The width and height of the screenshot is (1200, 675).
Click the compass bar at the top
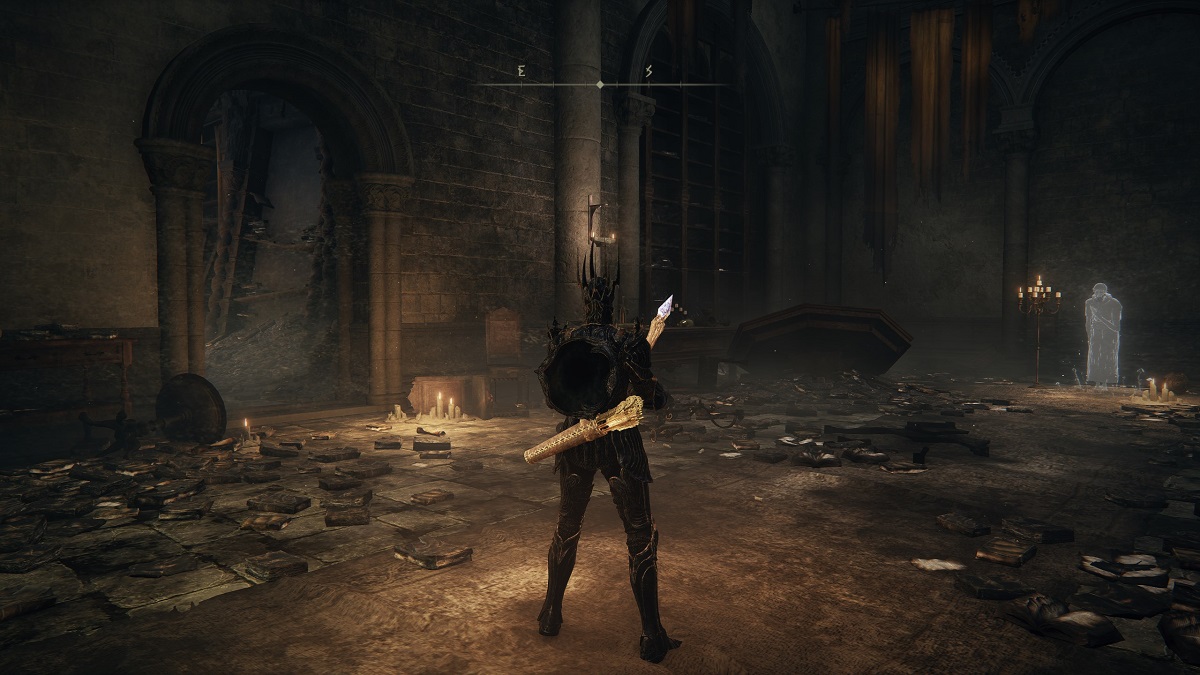click(600, 84)
